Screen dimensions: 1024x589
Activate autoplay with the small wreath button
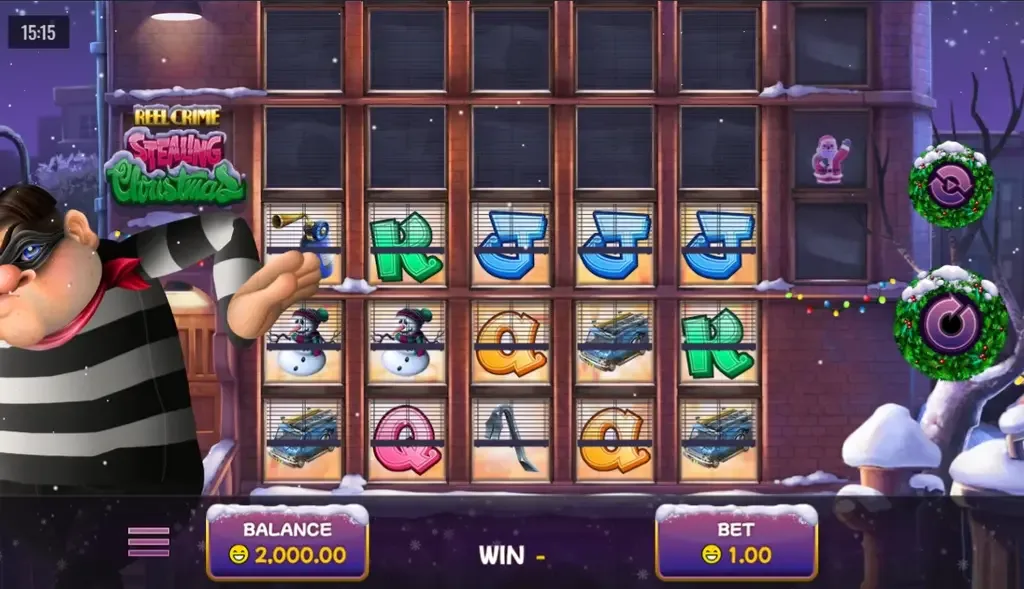950,186
